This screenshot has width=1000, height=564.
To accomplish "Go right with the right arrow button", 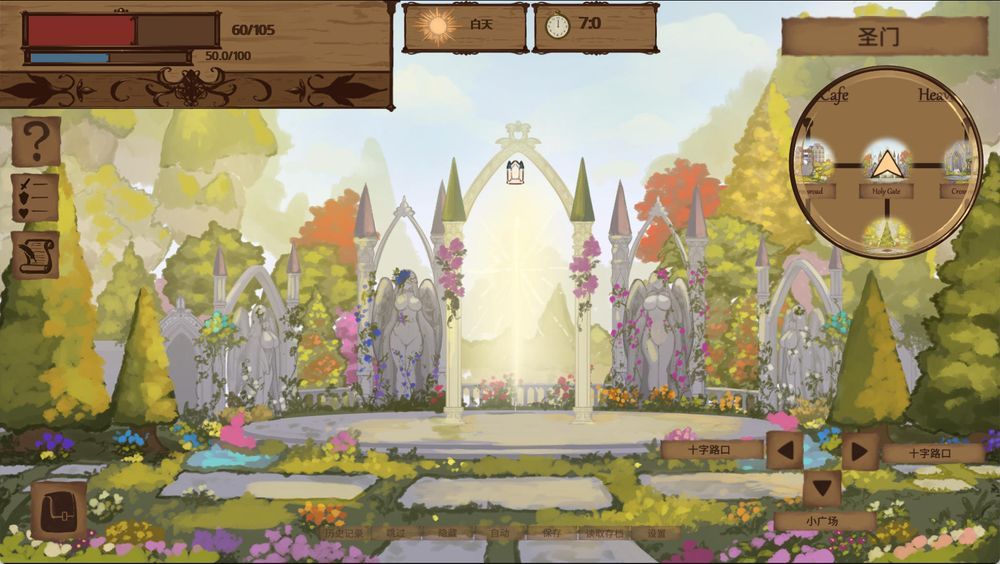I will (859, 450).
